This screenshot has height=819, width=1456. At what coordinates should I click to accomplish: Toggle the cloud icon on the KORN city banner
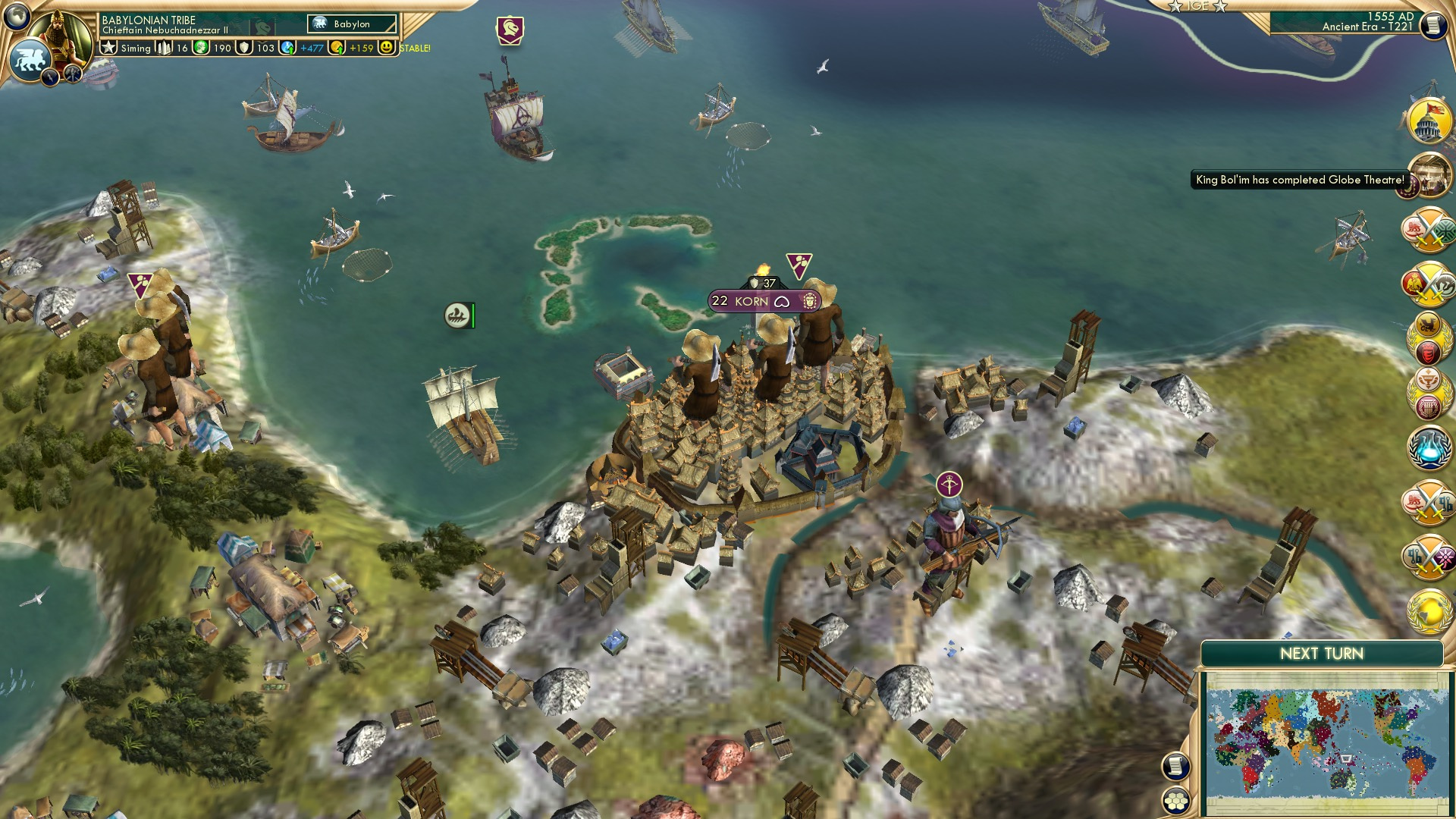point(782,303)
